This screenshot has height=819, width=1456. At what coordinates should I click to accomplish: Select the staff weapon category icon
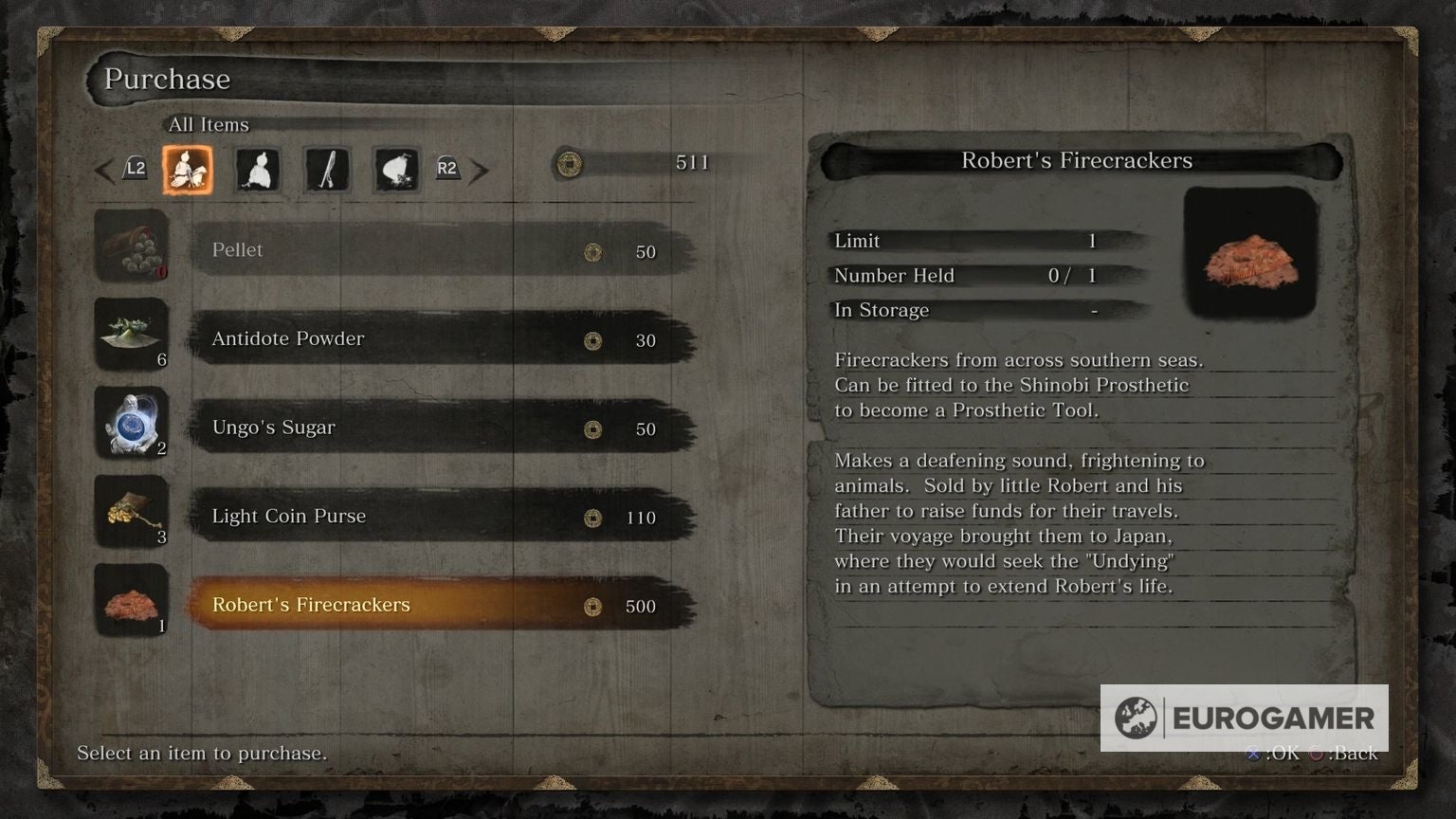point(326,169)
